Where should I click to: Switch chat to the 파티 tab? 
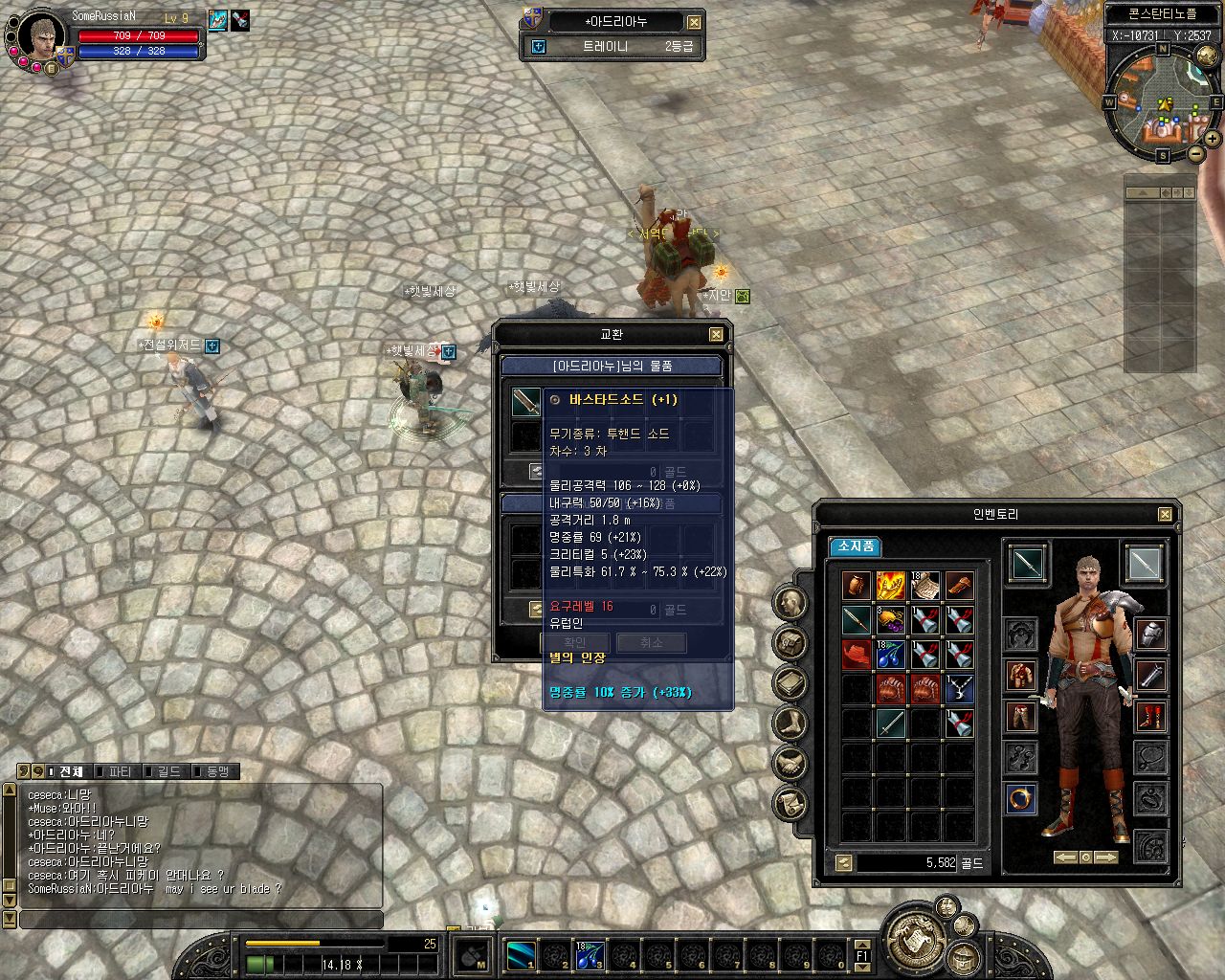(x=120, y=771)
